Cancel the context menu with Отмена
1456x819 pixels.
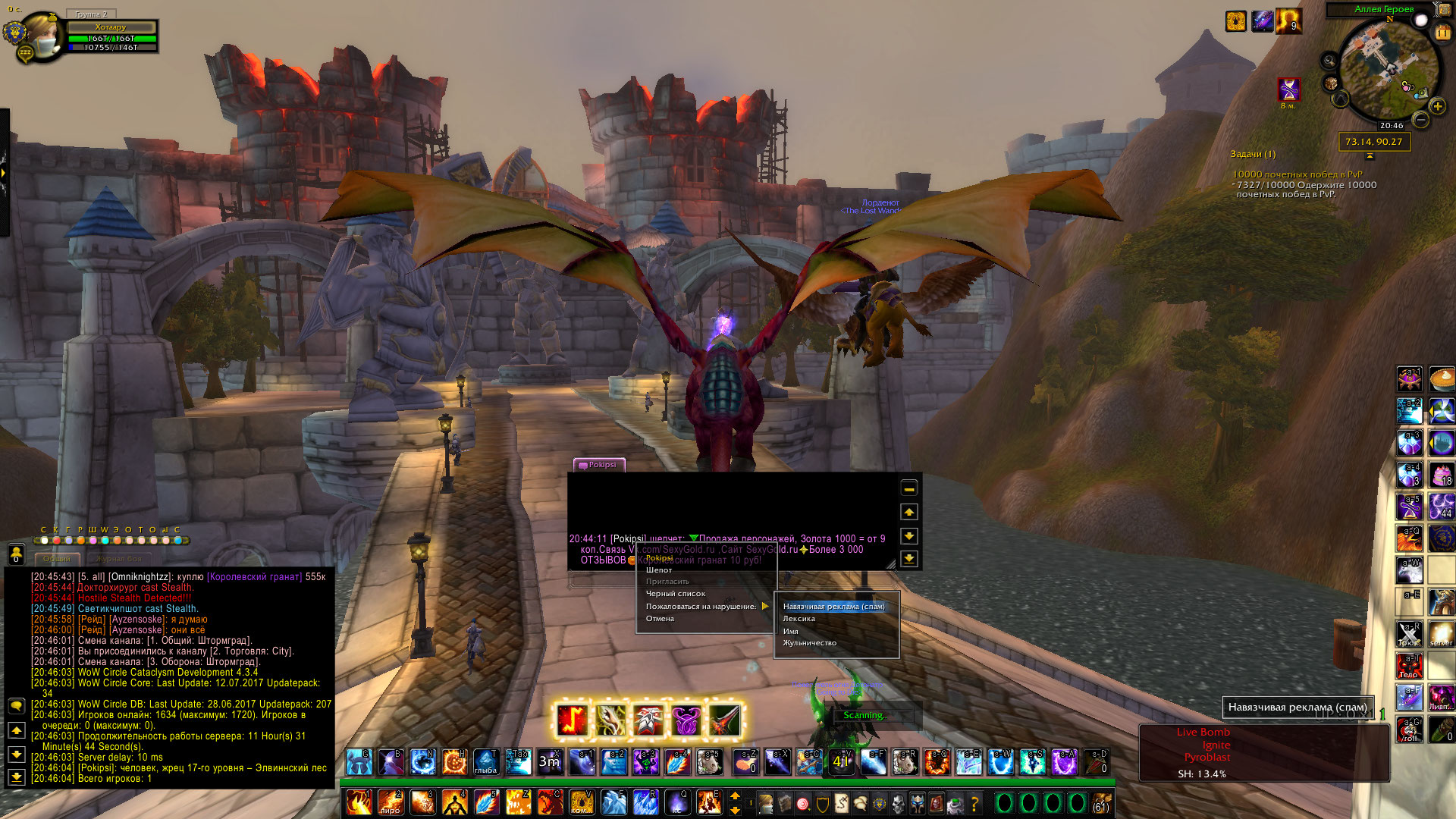(x=660, y=619)
